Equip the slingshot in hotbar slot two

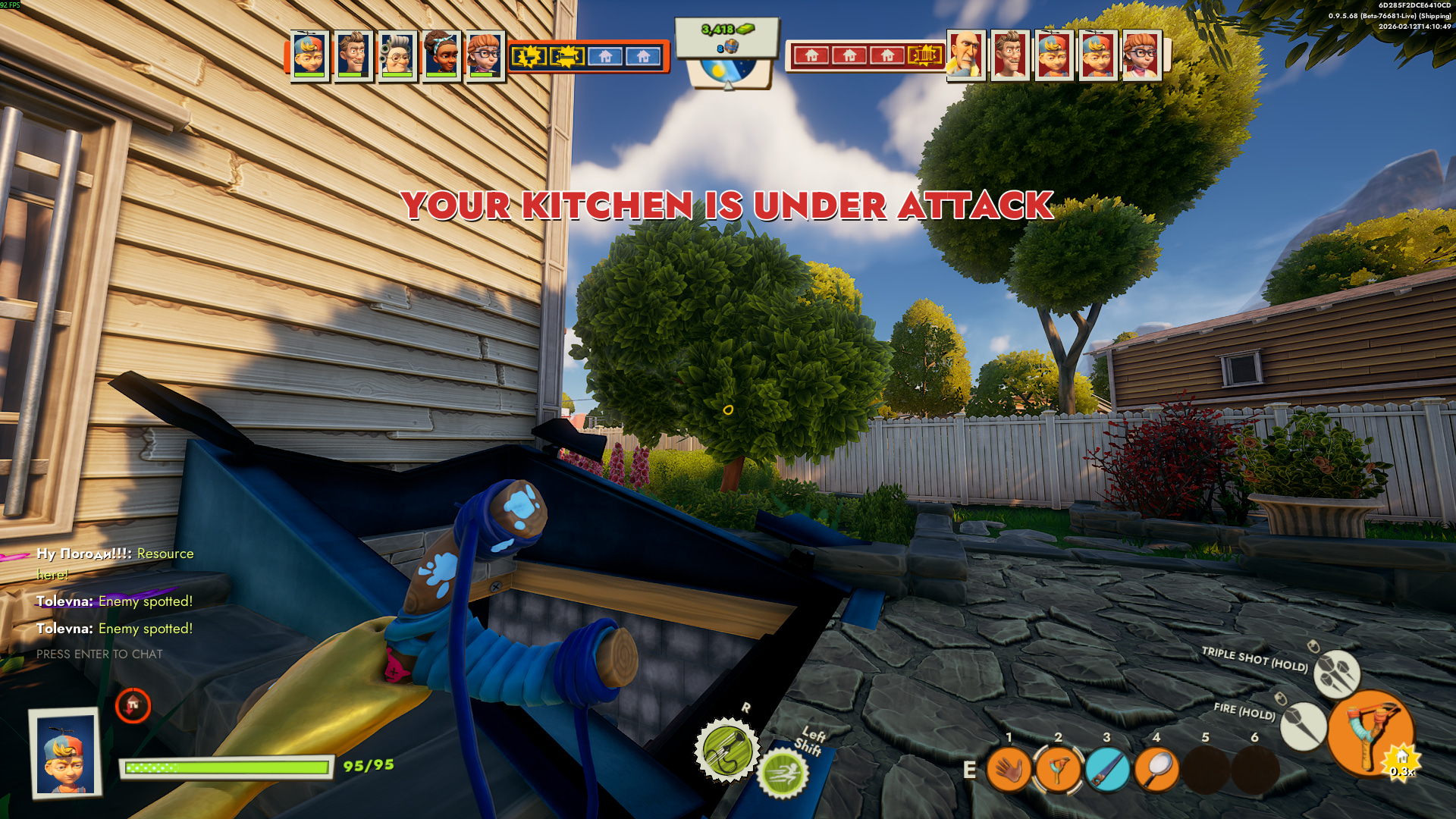1058,770
